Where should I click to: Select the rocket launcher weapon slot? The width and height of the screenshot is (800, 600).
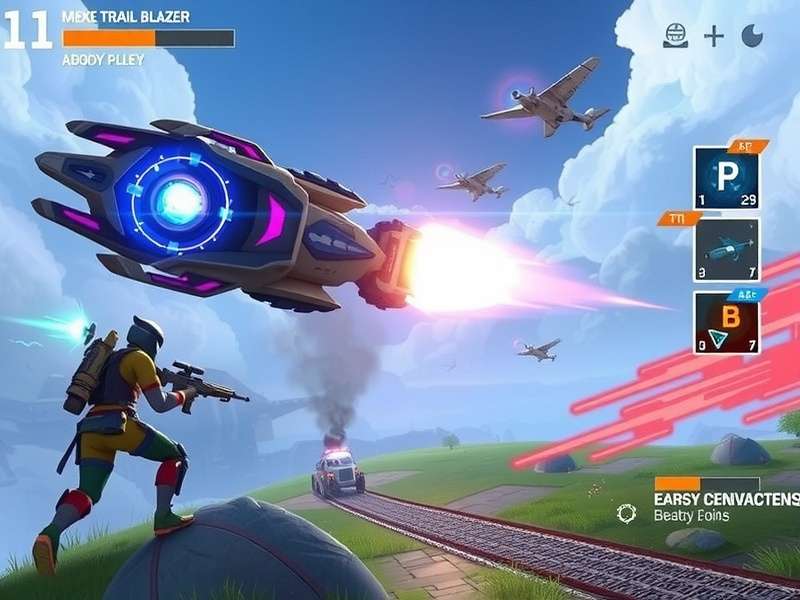pyautogui.click(x=726, y=250)
